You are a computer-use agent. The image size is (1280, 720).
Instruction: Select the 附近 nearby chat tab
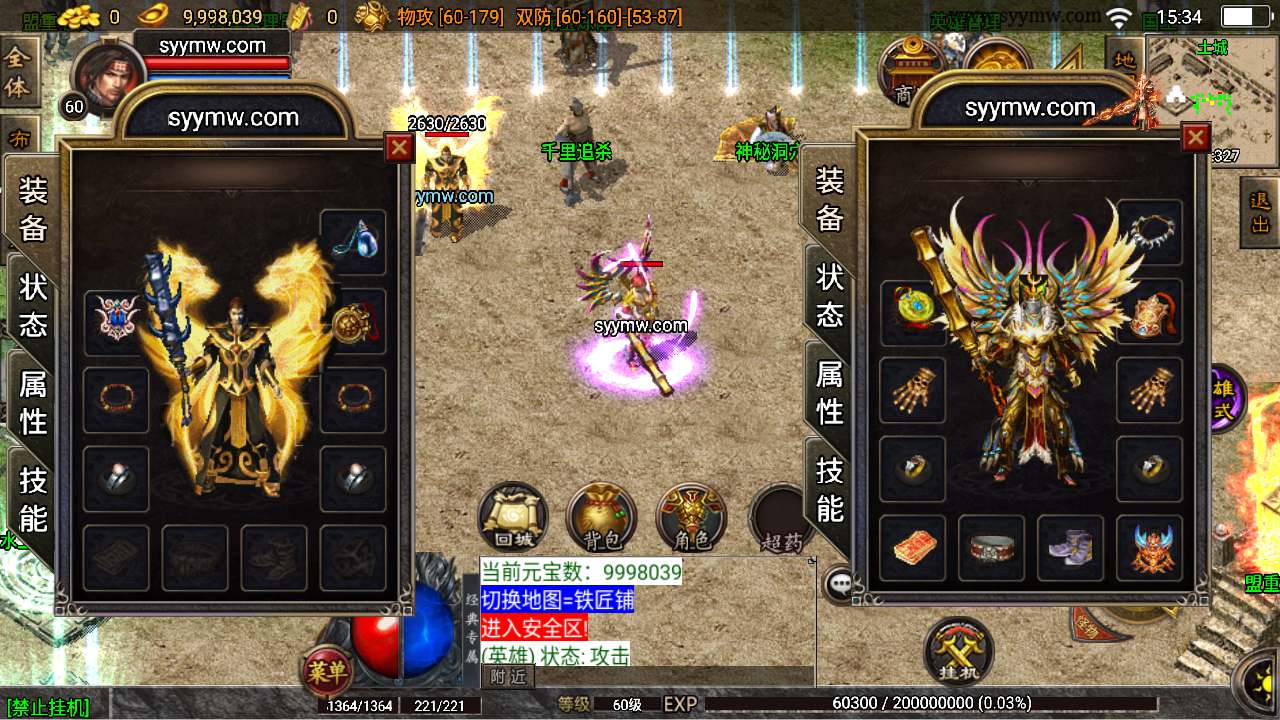509,677
